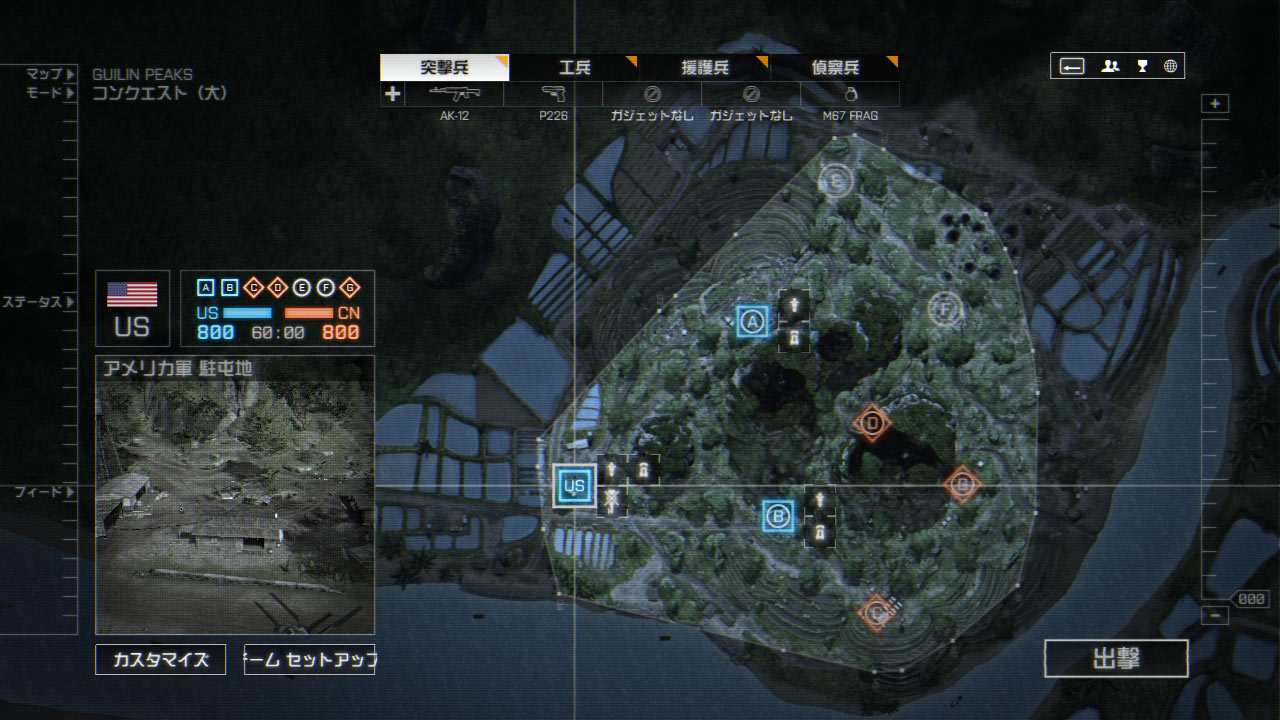Screen dimensions: 1280x720
Task: Choose capture point A on the map
Action: 753,321
